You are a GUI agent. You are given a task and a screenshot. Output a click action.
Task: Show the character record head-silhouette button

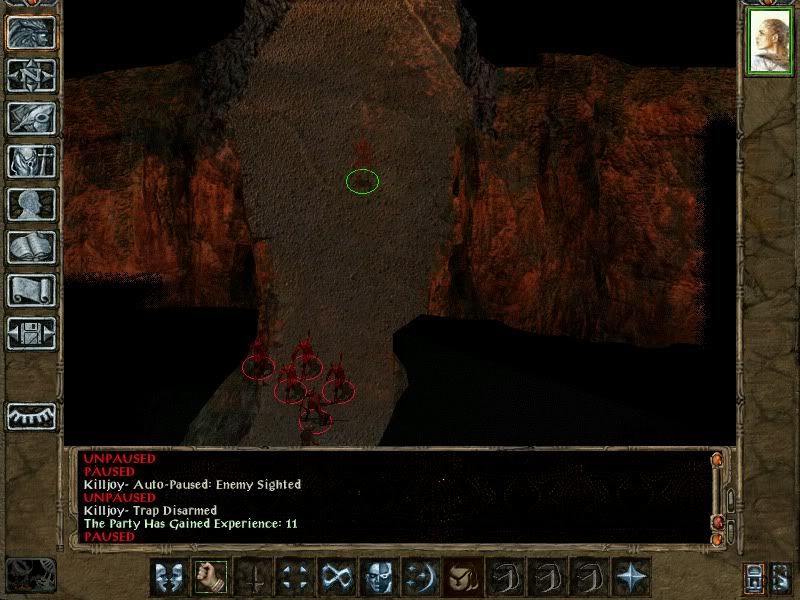31,204
